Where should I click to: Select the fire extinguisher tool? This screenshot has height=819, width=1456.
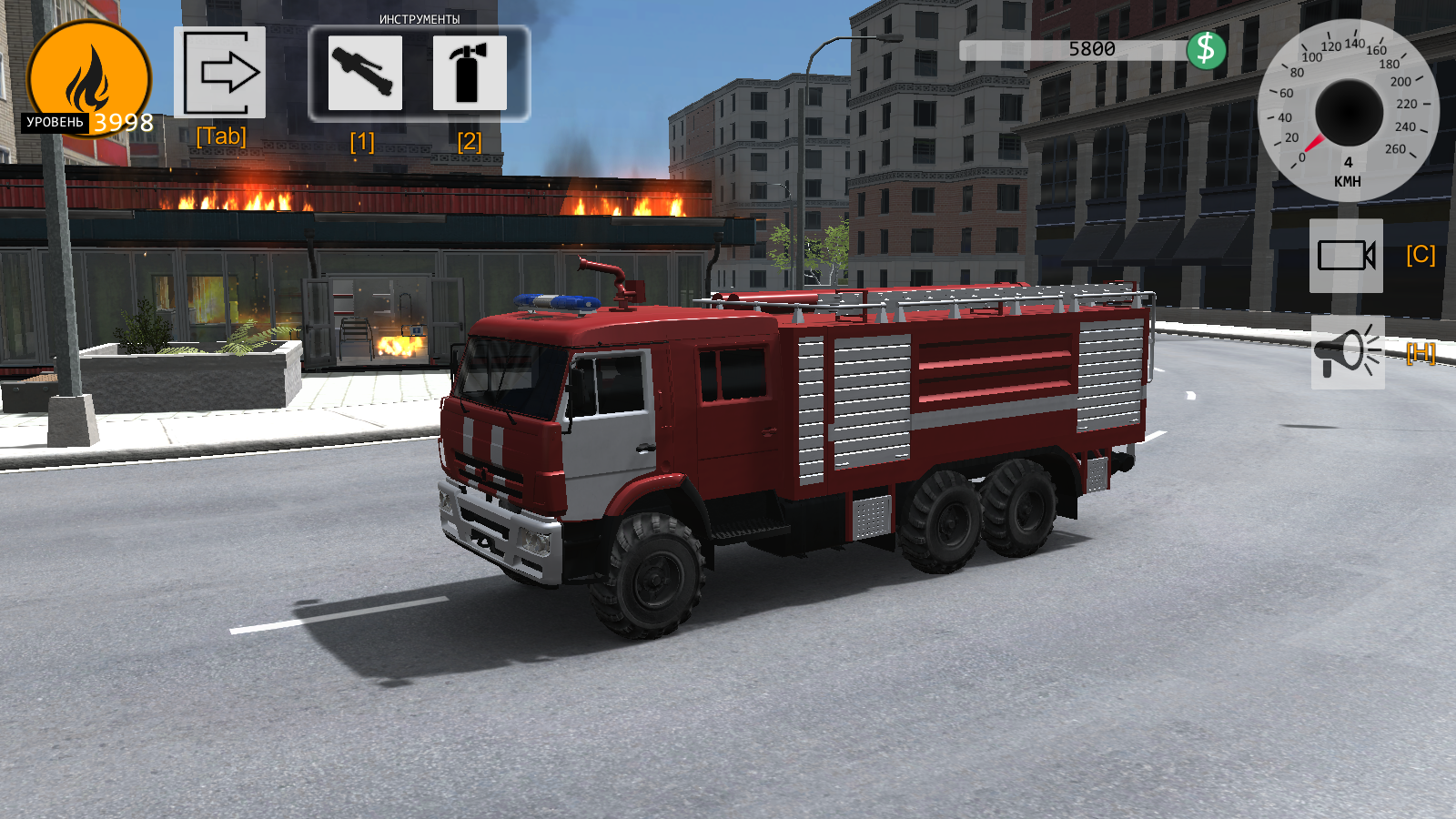[470, 75]
